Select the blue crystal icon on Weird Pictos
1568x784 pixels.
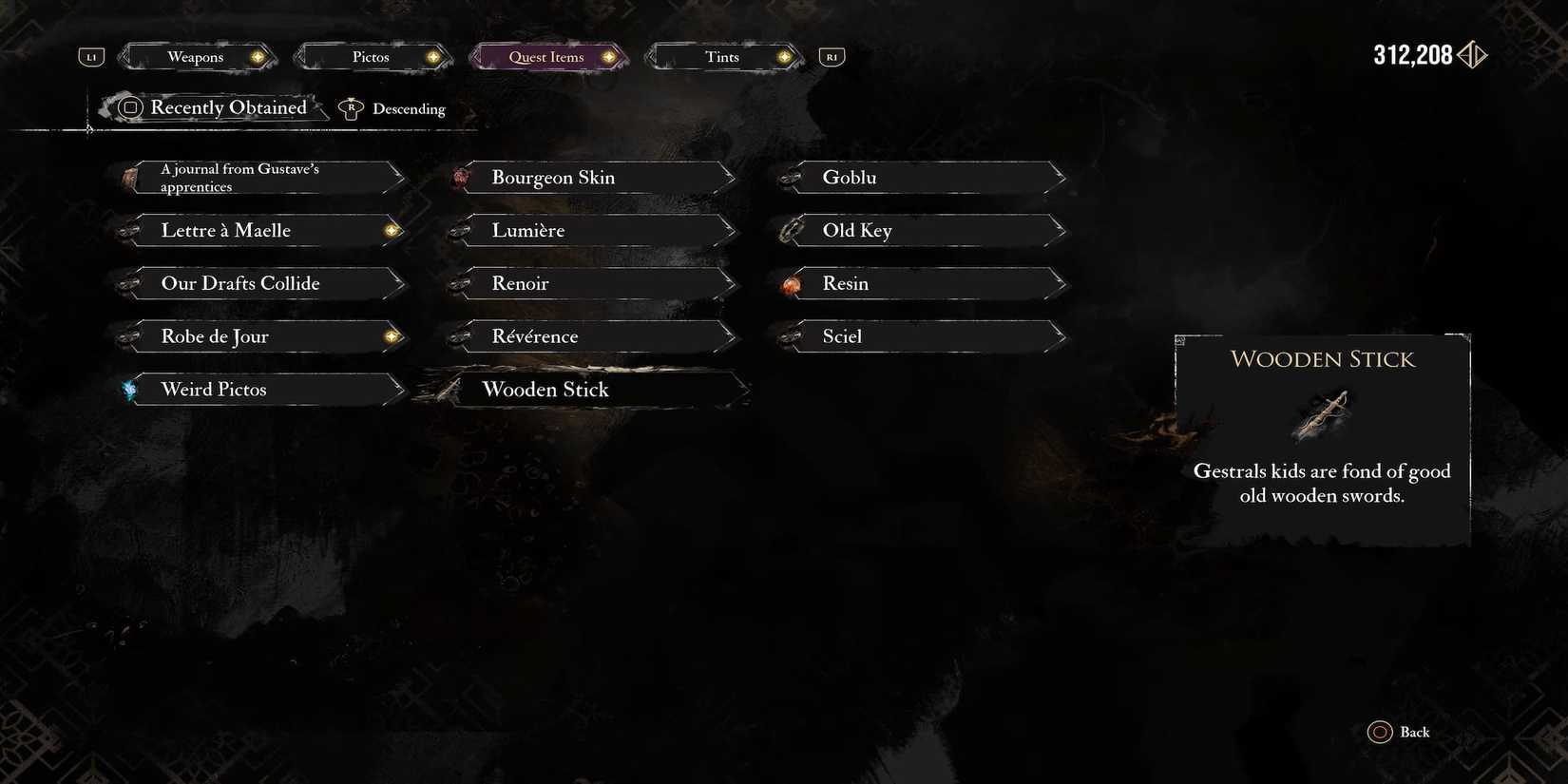128,389
